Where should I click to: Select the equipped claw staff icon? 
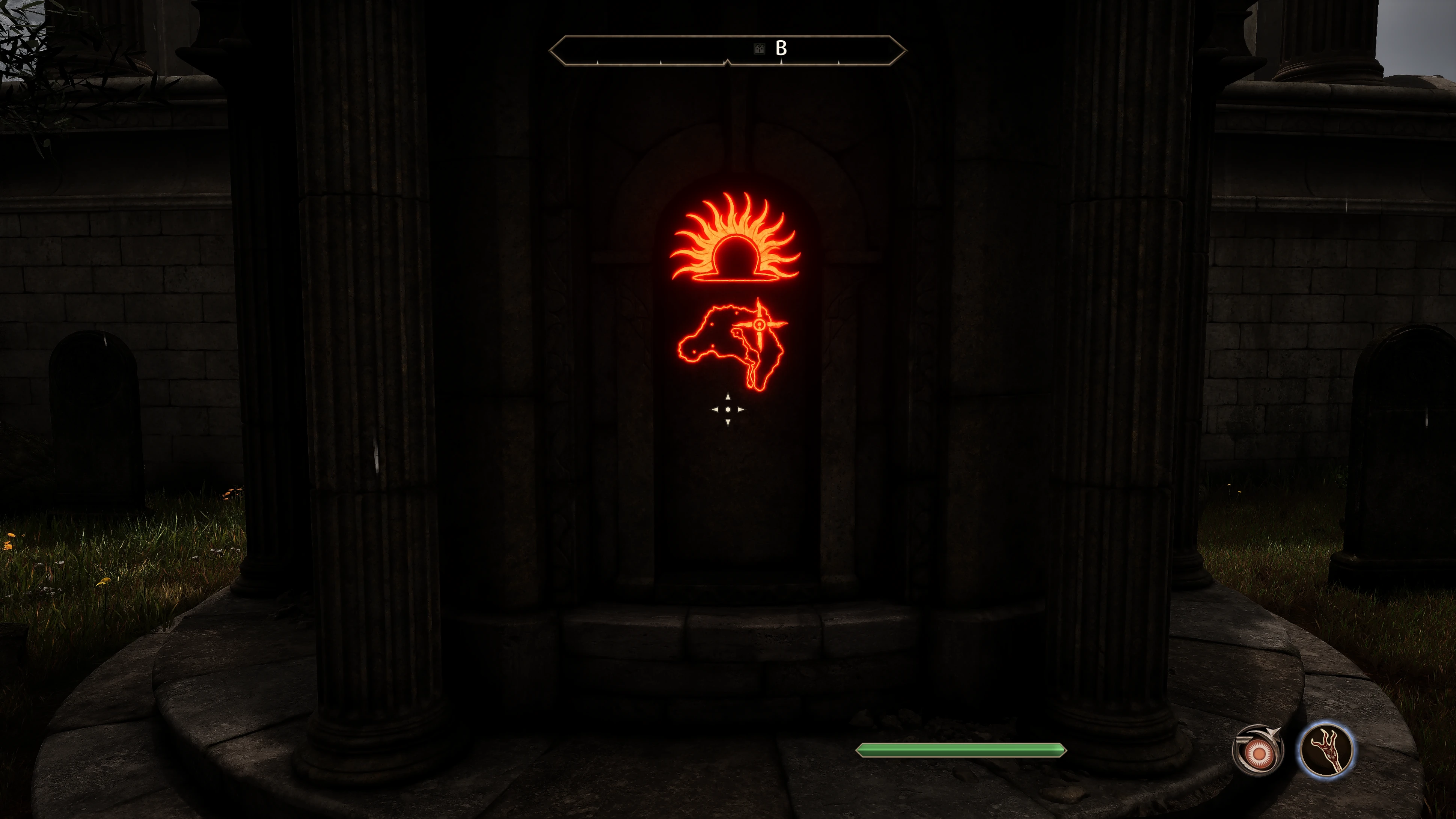point(1326,750)
